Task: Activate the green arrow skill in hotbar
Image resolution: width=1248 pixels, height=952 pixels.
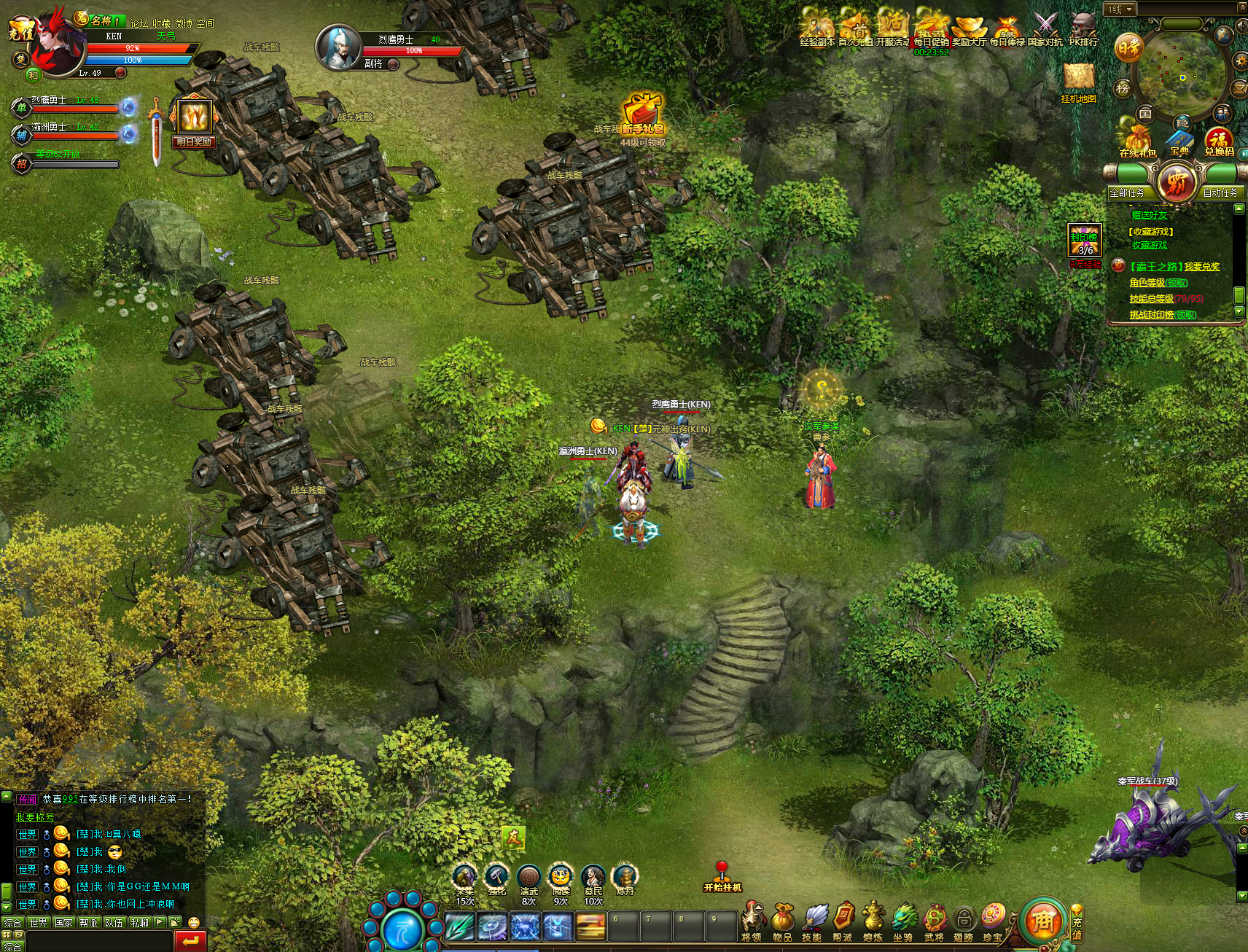Action: click(460, 927)
